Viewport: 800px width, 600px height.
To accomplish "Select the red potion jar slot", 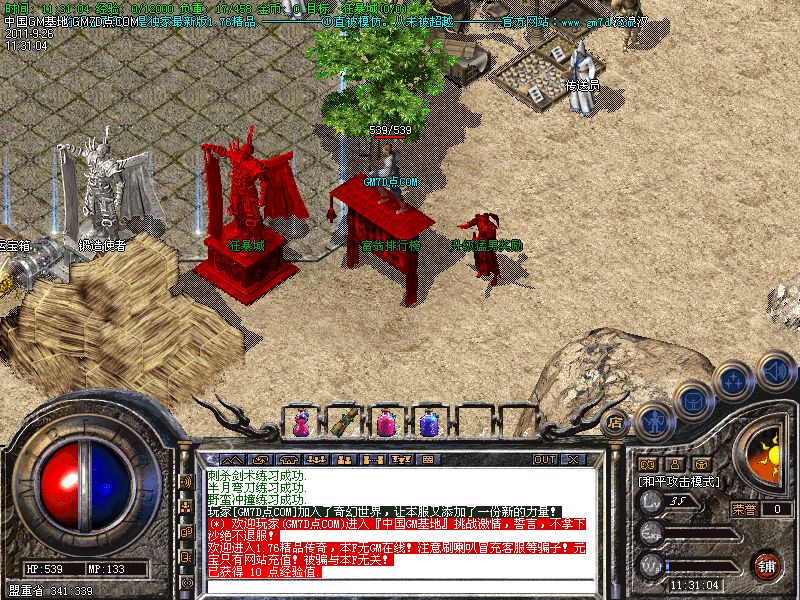I will point(386,424).
